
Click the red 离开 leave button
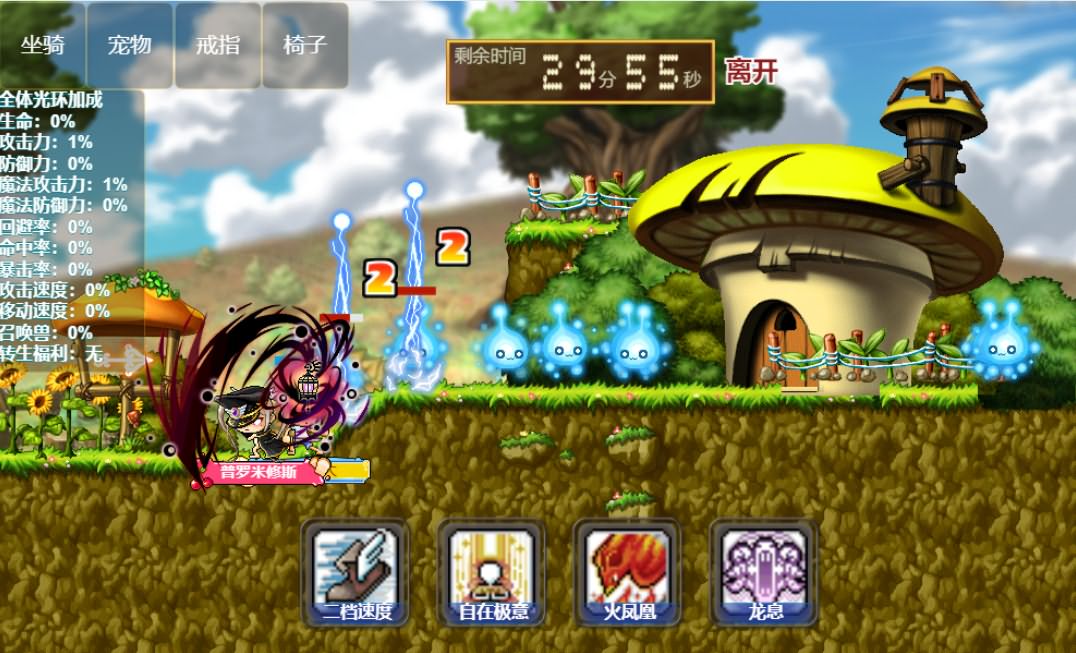coord(751,71)
